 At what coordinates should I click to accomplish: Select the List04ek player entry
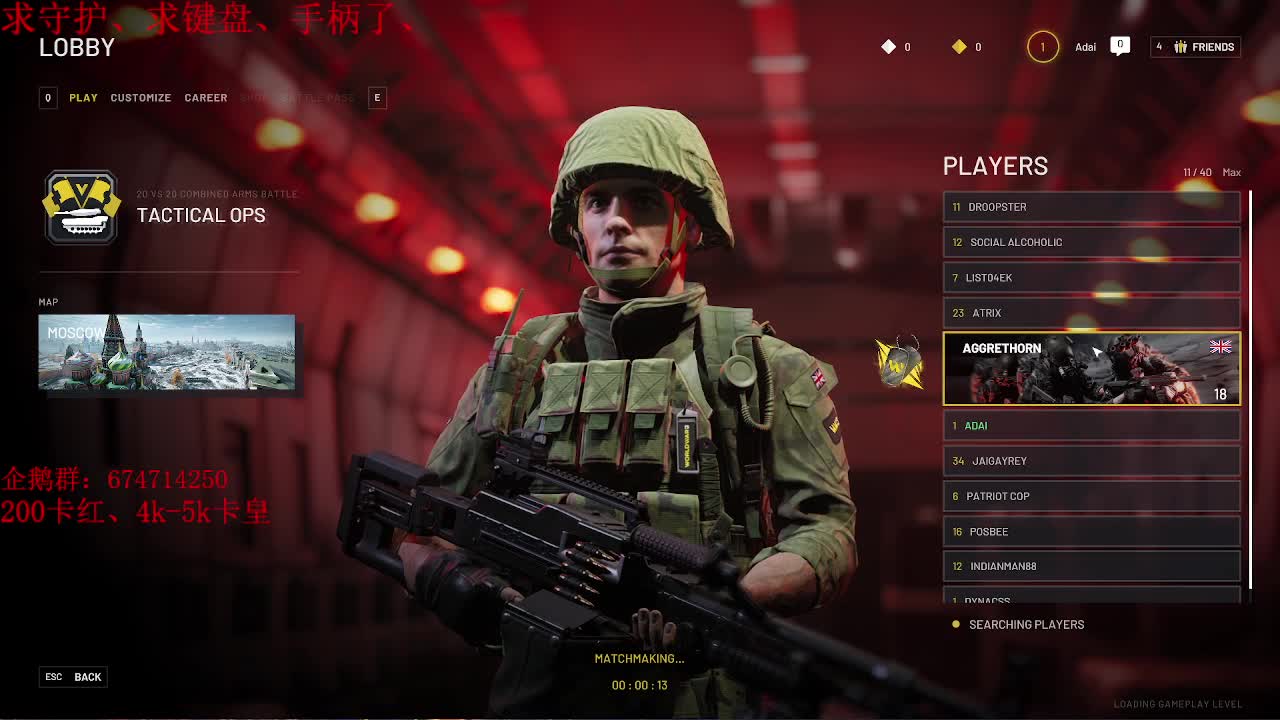pos(1091,278)
